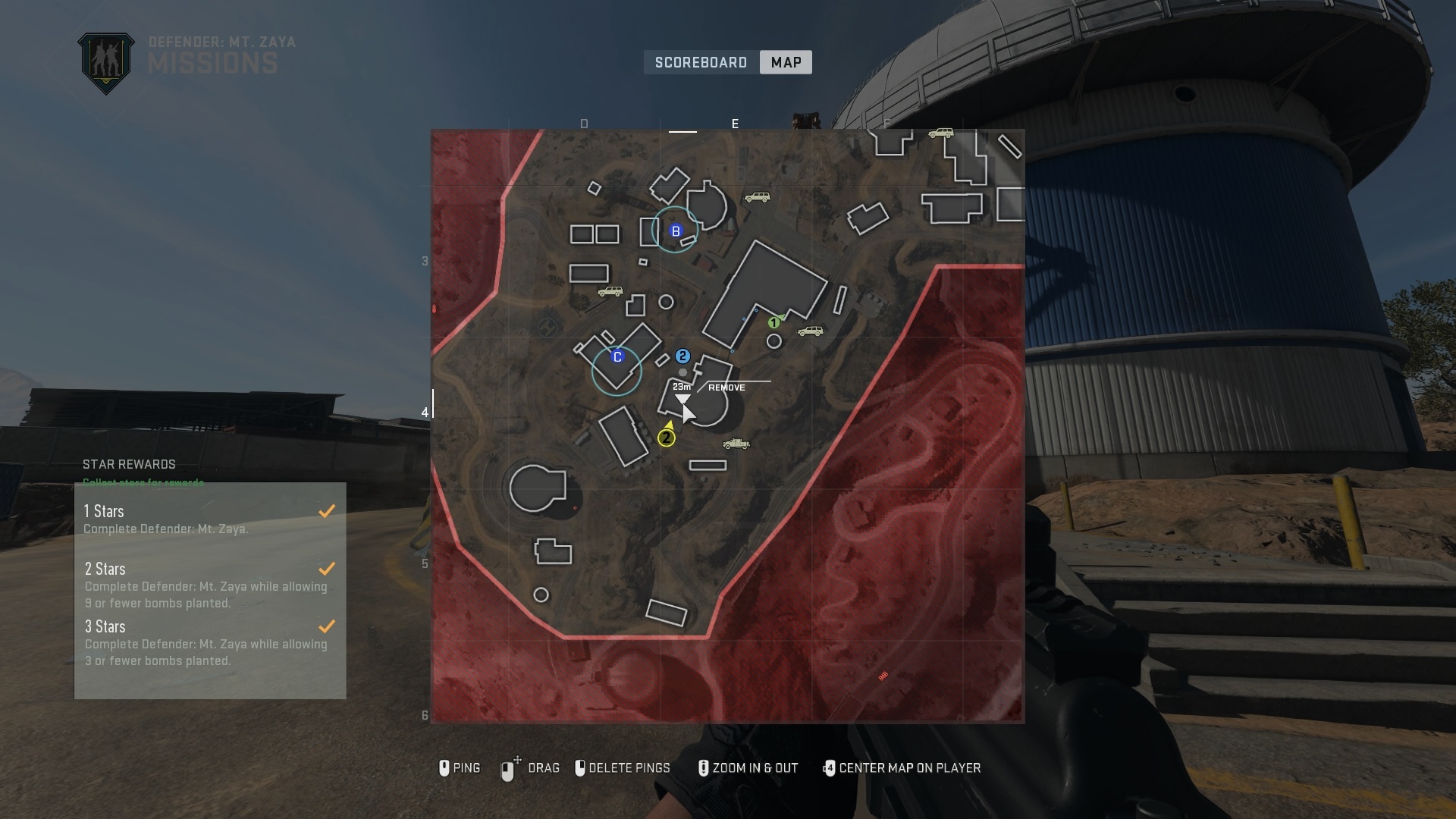Image resolution: width=1456 pixels, height=819 pixels.
Task: Switch to the MAP tab
Action: click(x=785, y=62)
